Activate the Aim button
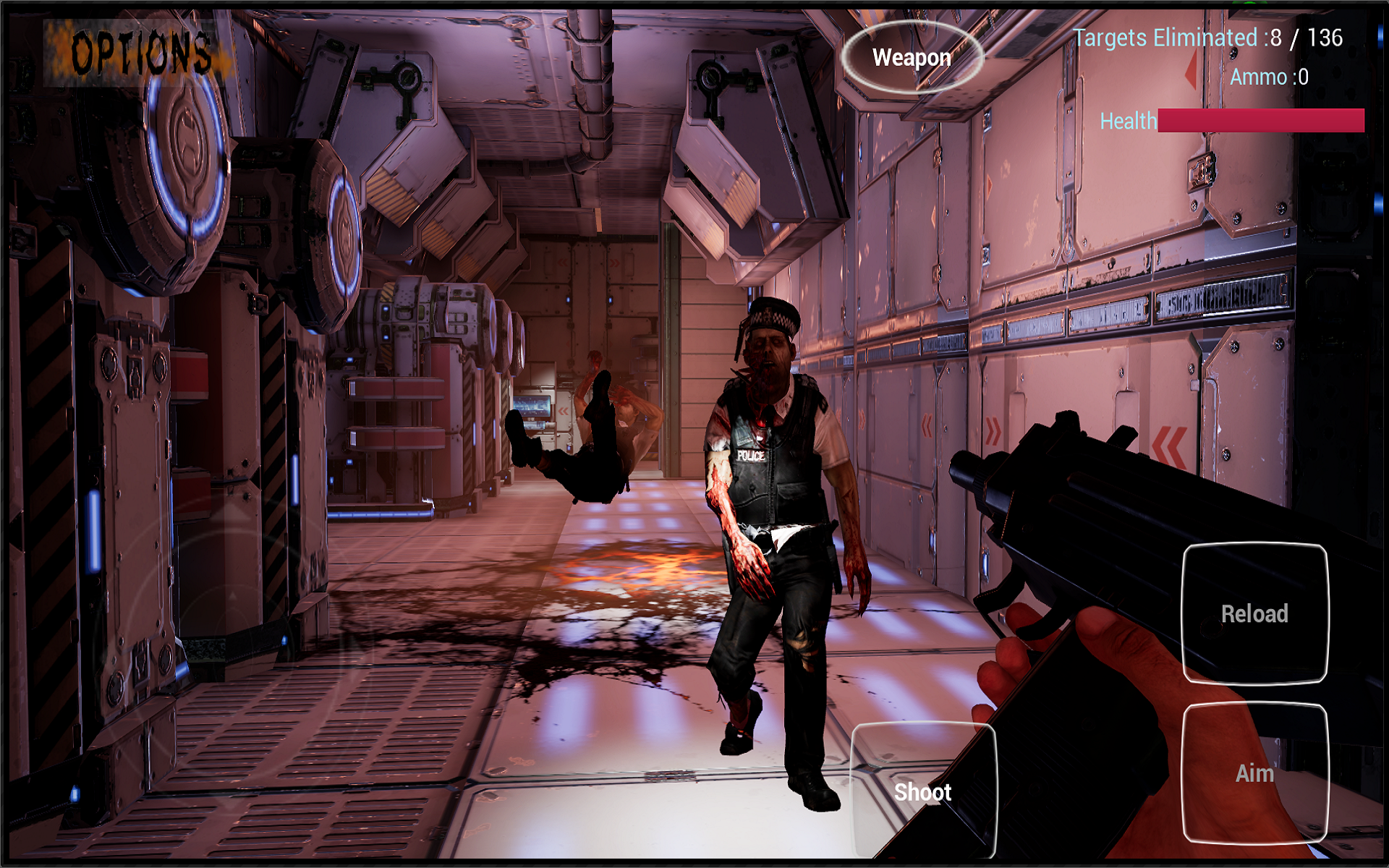Screen dimensions: 1389x868 point(1254,773)
